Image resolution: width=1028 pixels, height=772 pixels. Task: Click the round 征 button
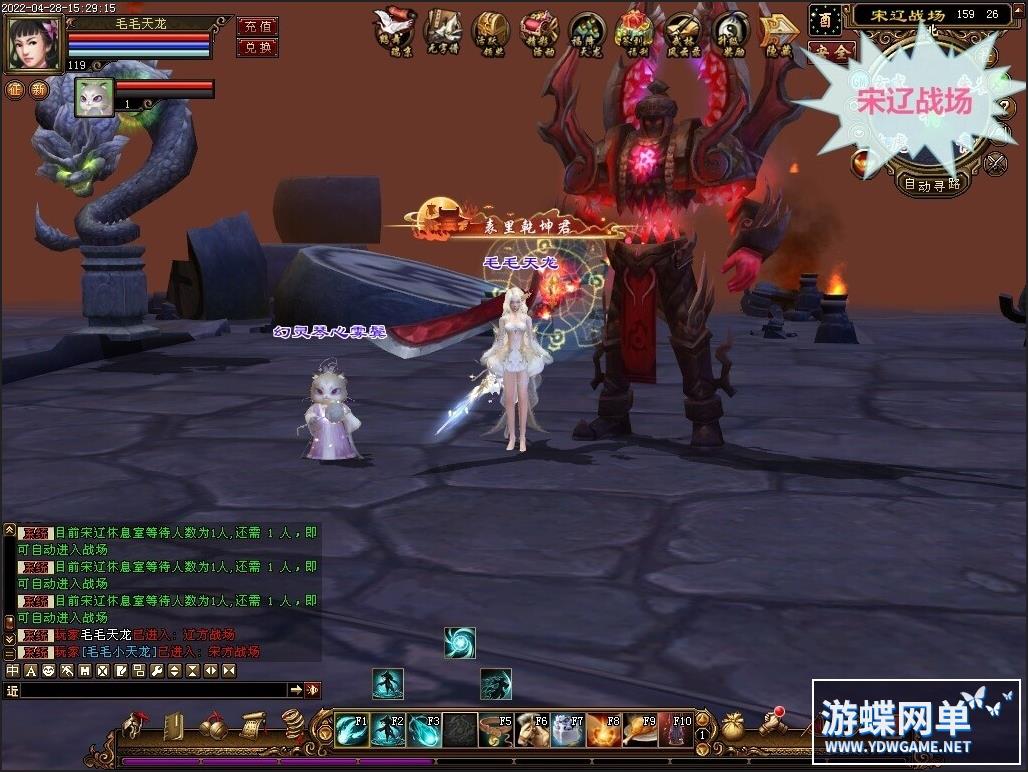15,89
